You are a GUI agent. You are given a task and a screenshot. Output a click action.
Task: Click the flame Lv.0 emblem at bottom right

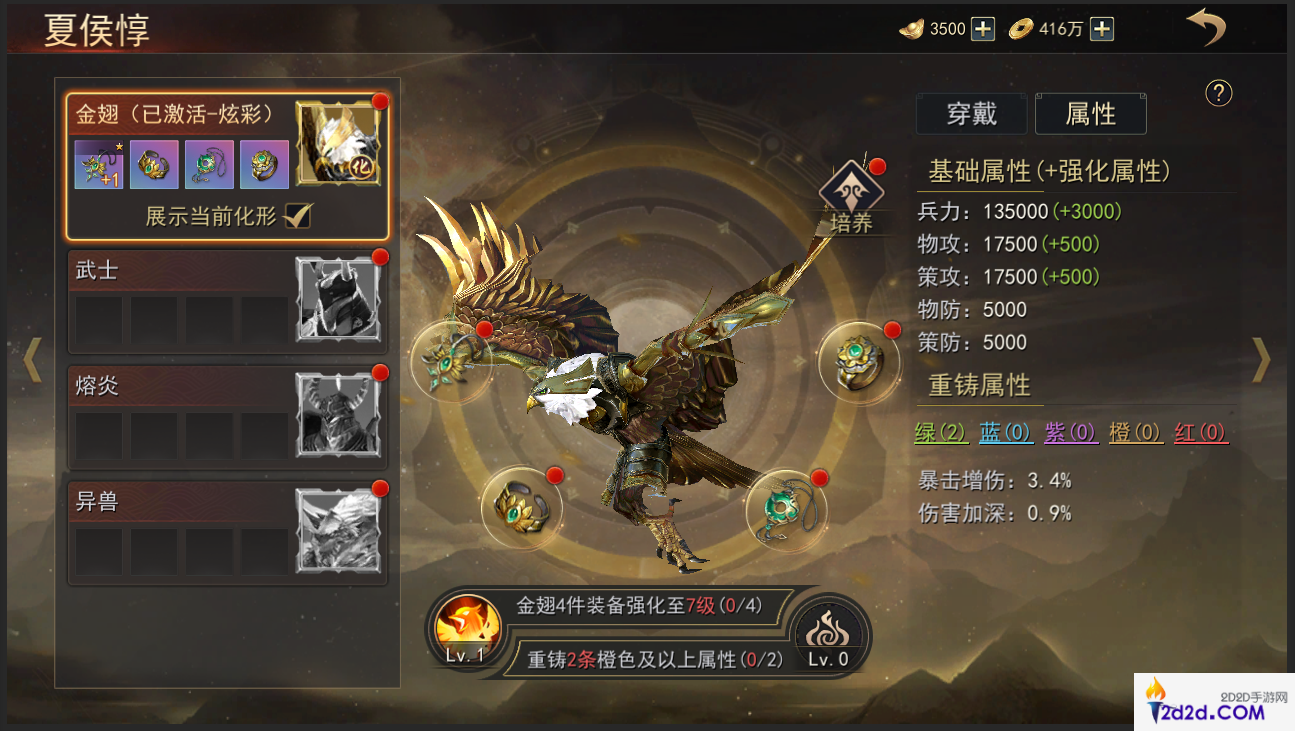[x=828, y=634]
